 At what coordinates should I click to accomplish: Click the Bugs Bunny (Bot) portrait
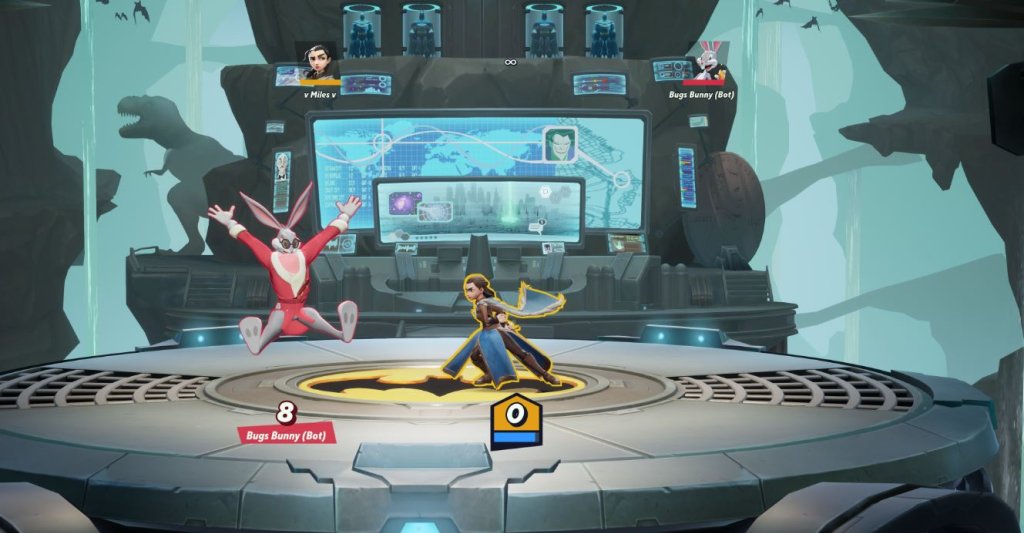706,62
